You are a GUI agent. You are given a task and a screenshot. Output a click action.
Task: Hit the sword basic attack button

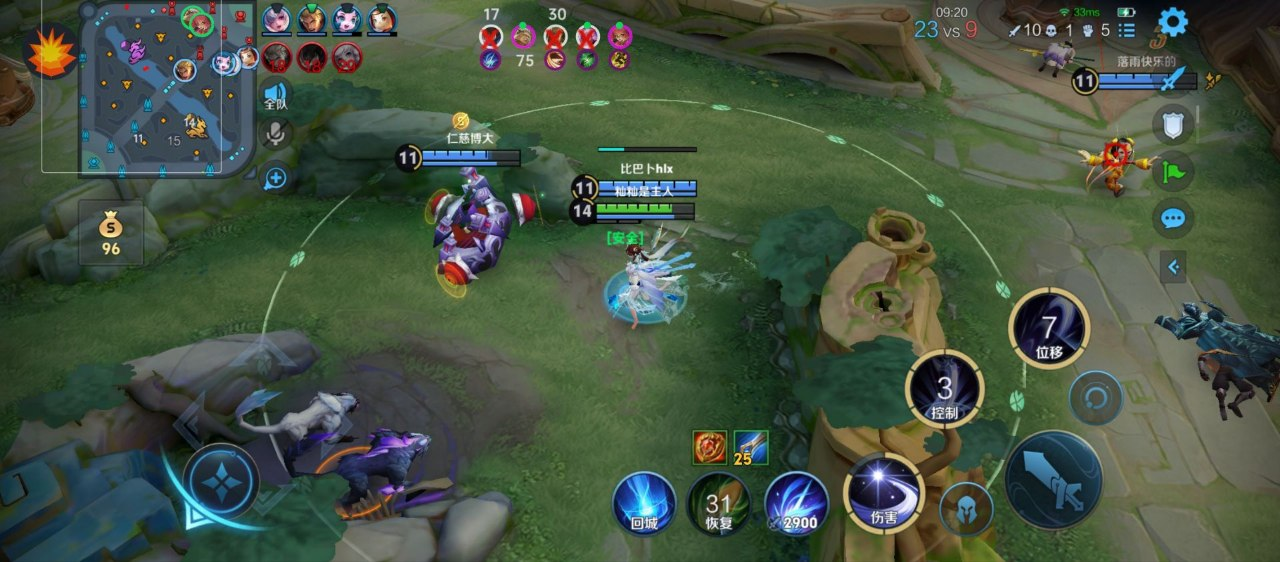click(1053, 480)
